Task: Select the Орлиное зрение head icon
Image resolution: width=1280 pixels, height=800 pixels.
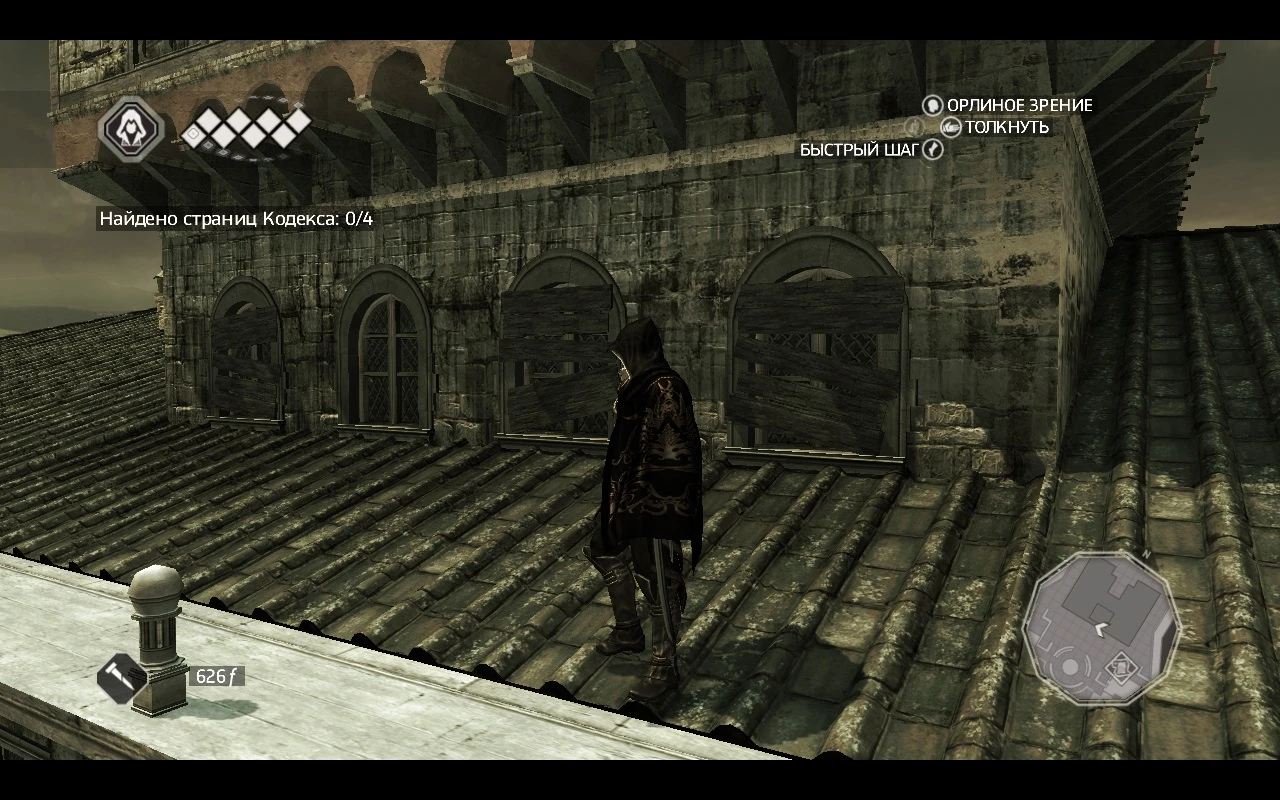Action: pyautogui.click(x=932, y=106)
